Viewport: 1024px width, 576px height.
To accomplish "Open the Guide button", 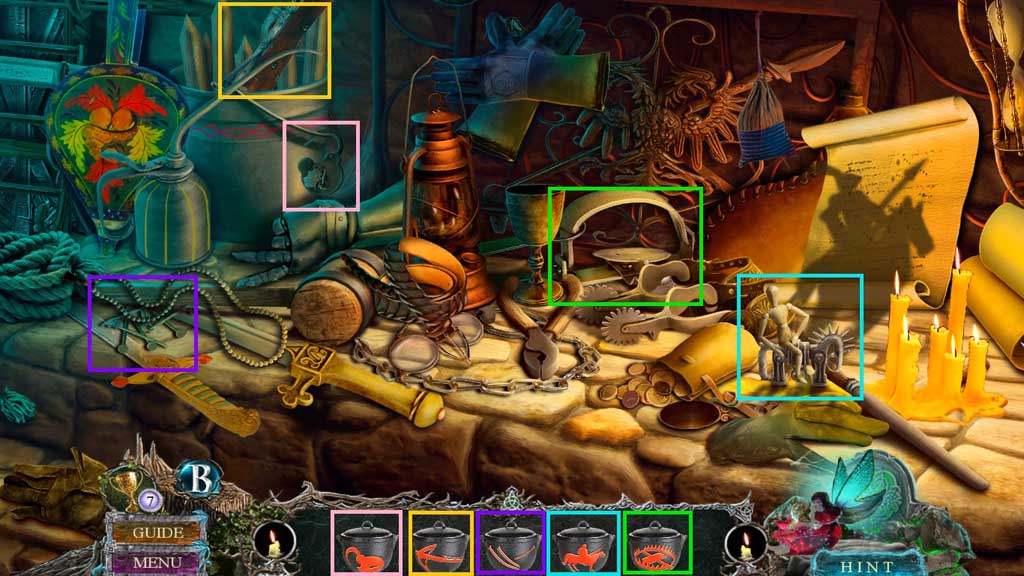I will click(157, 532).
